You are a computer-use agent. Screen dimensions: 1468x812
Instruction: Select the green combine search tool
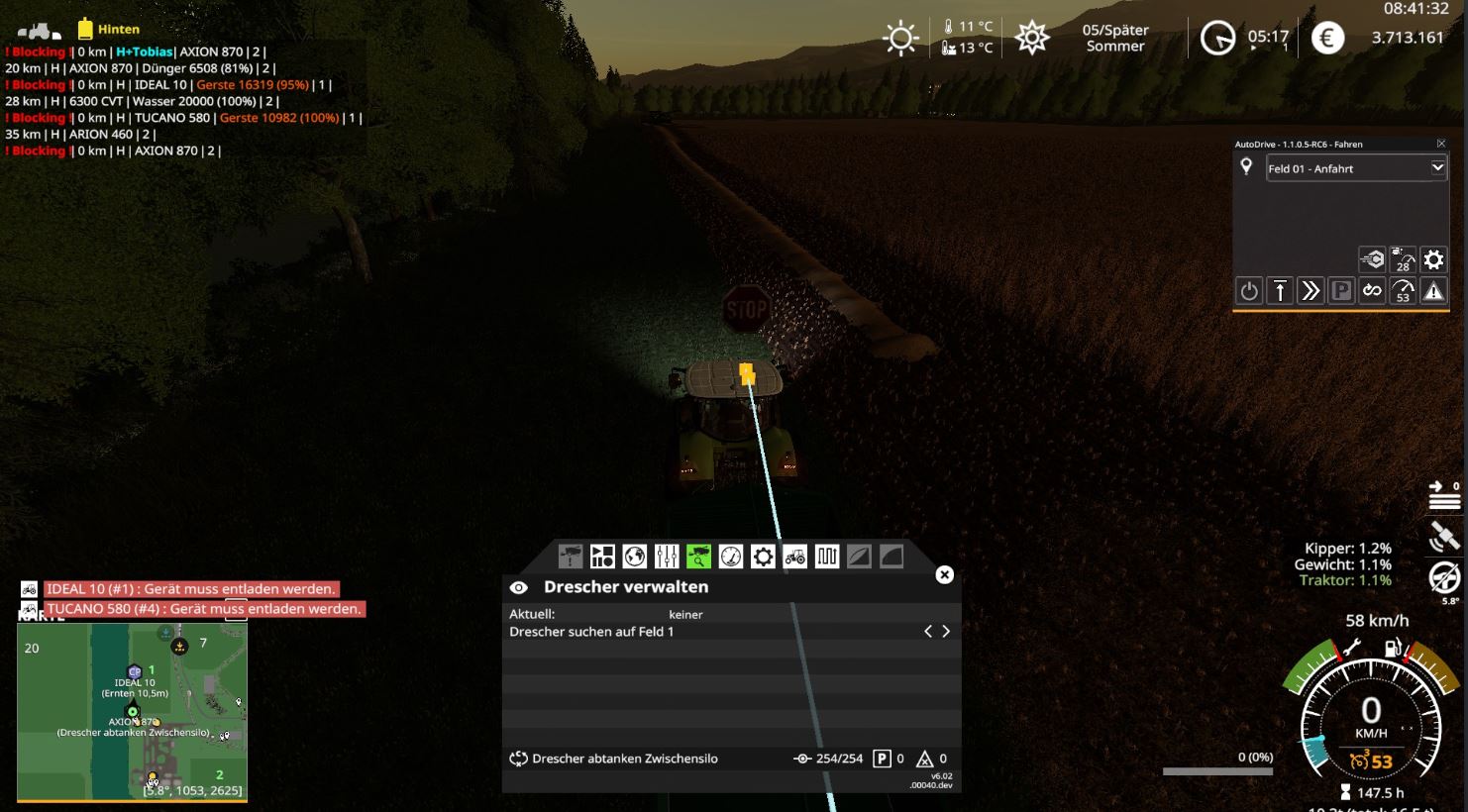[698, 557]
